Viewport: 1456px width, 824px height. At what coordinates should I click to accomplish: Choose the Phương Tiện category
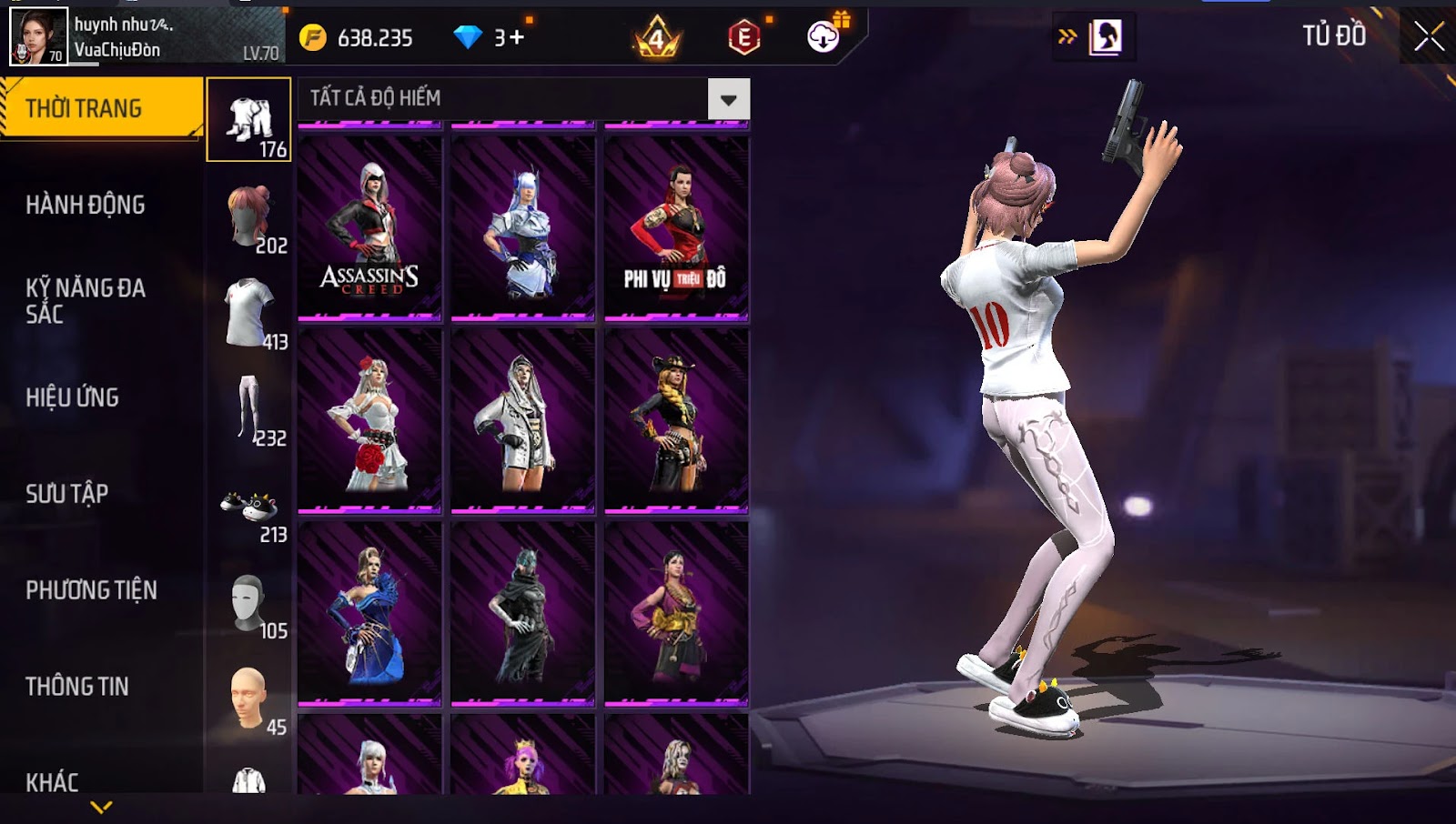tap(91, 590)
